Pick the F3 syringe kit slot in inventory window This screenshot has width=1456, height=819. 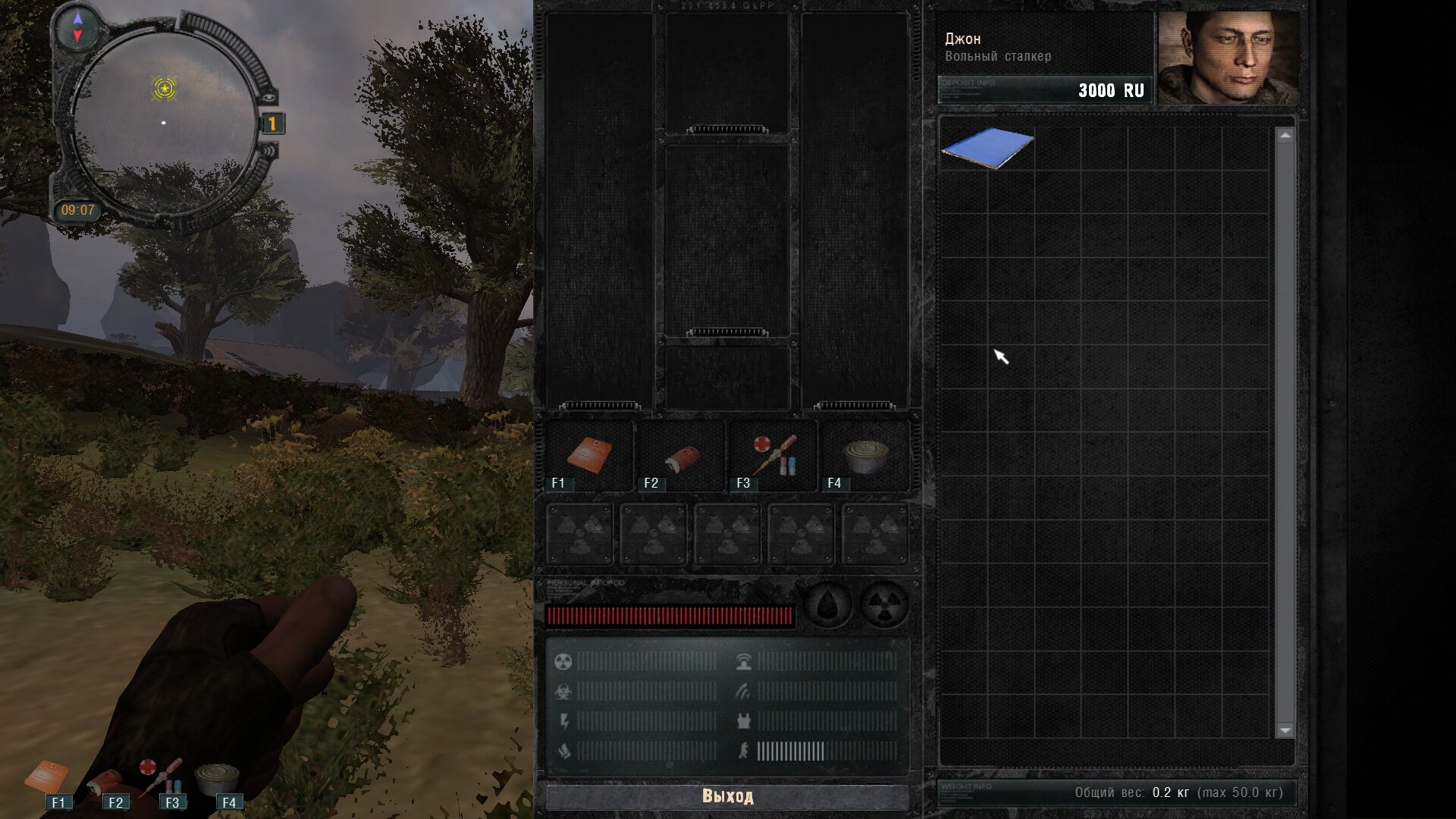pos(773,457)
